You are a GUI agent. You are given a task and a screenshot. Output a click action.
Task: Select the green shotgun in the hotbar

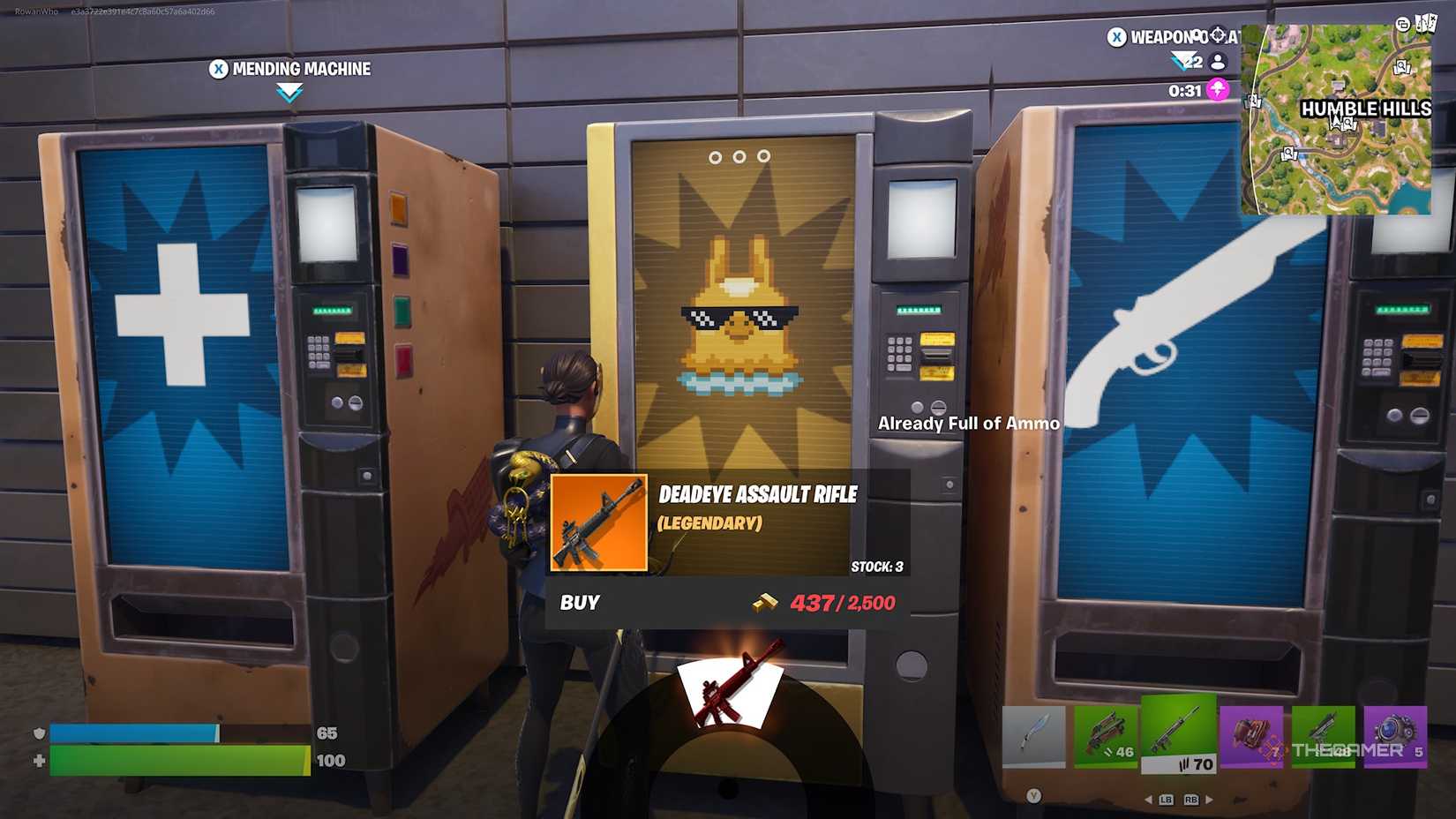[1106, 737]
